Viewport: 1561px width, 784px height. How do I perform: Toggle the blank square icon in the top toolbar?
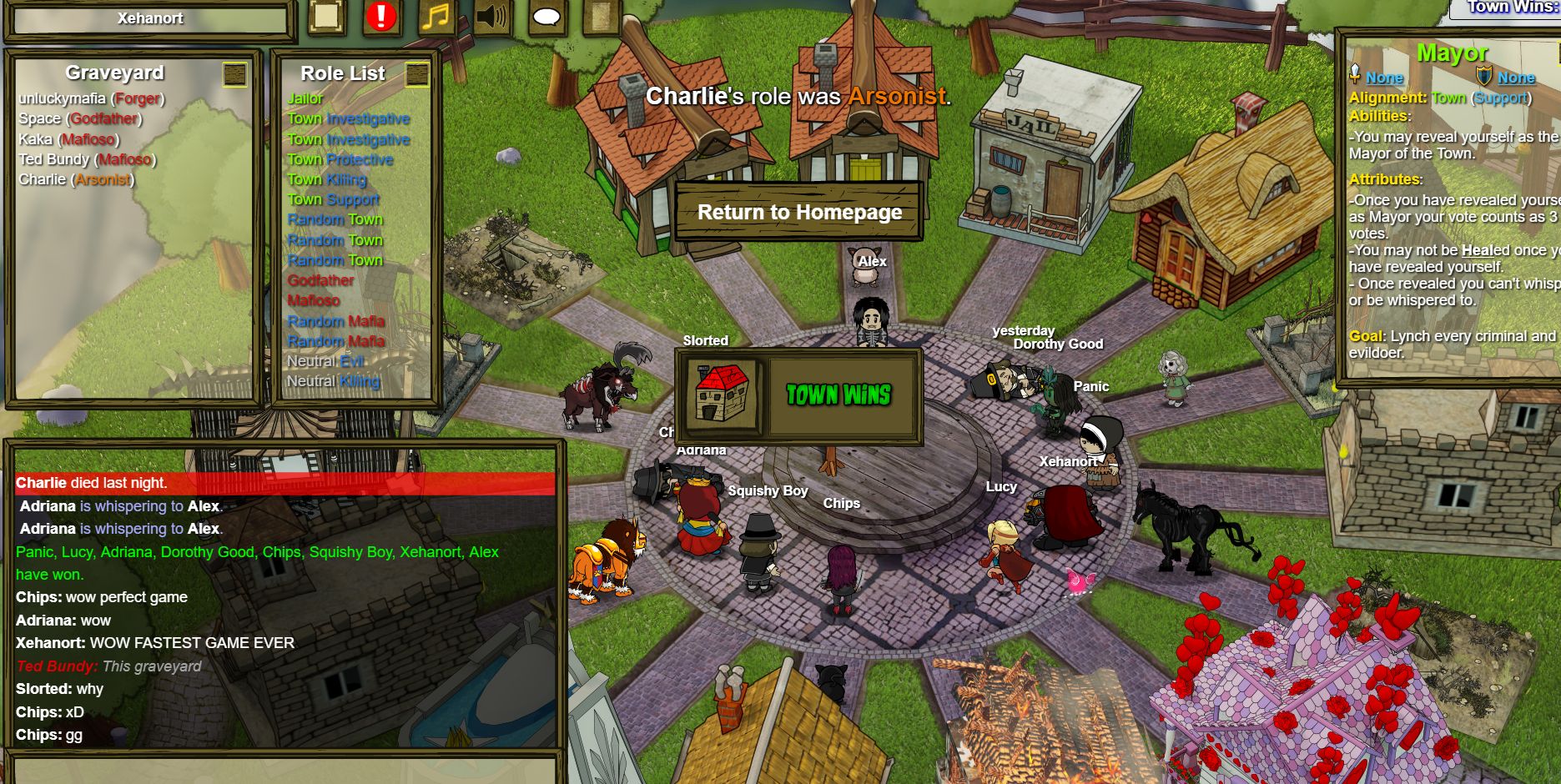pos(324,15)
